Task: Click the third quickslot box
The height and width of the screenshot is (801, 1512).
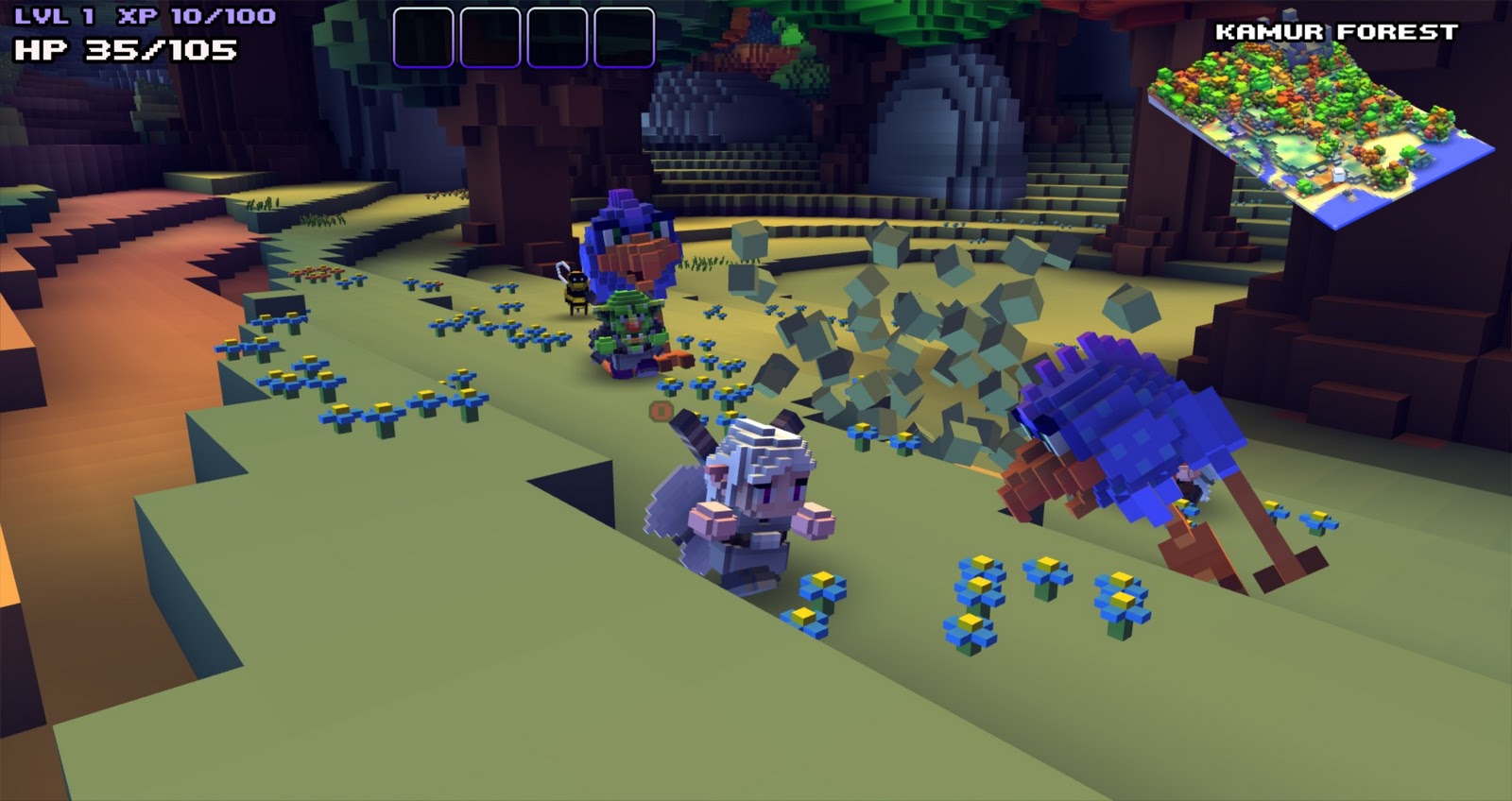Action: pos(558,36)
